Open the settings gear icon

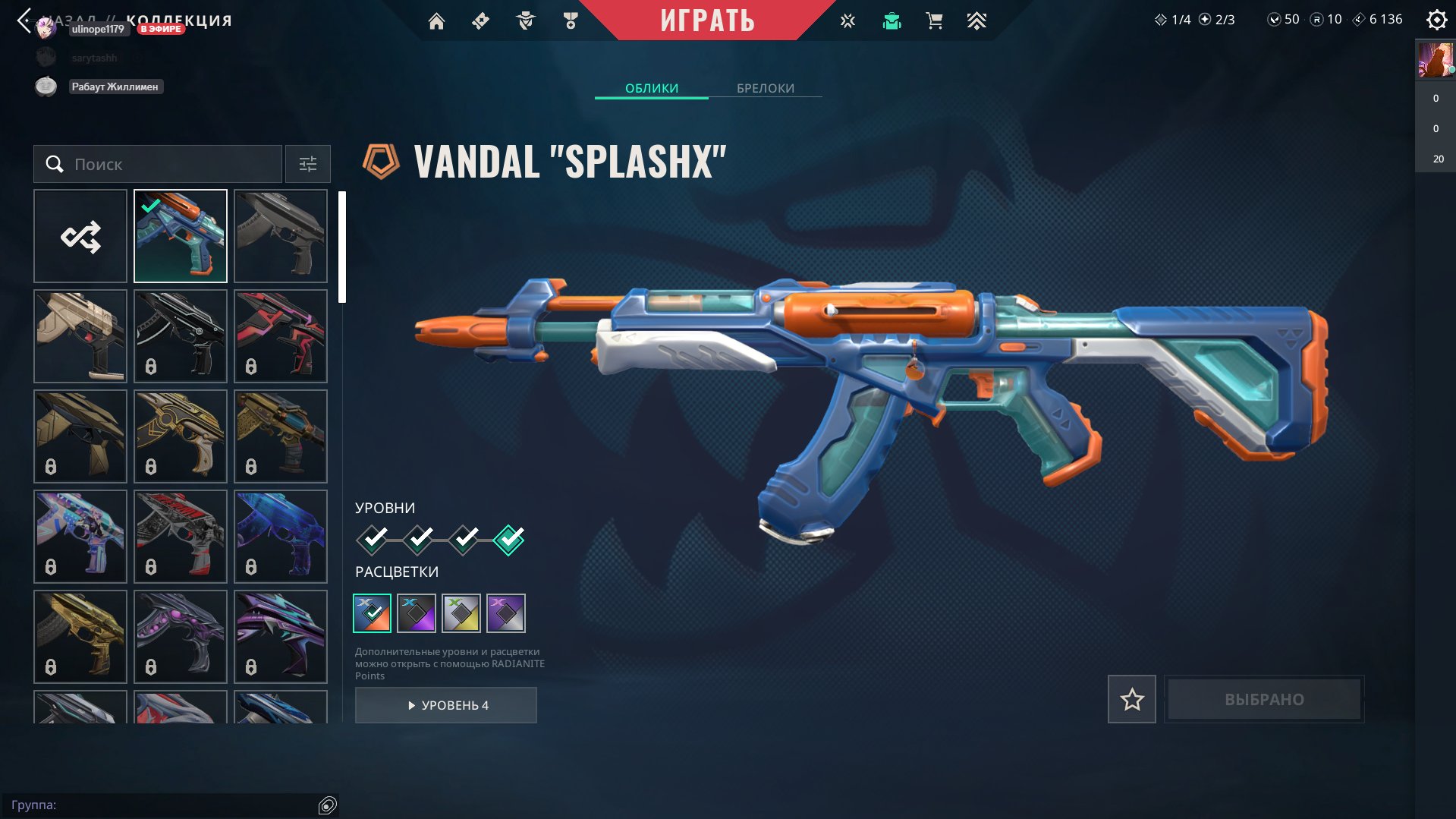pos(1436,20)
